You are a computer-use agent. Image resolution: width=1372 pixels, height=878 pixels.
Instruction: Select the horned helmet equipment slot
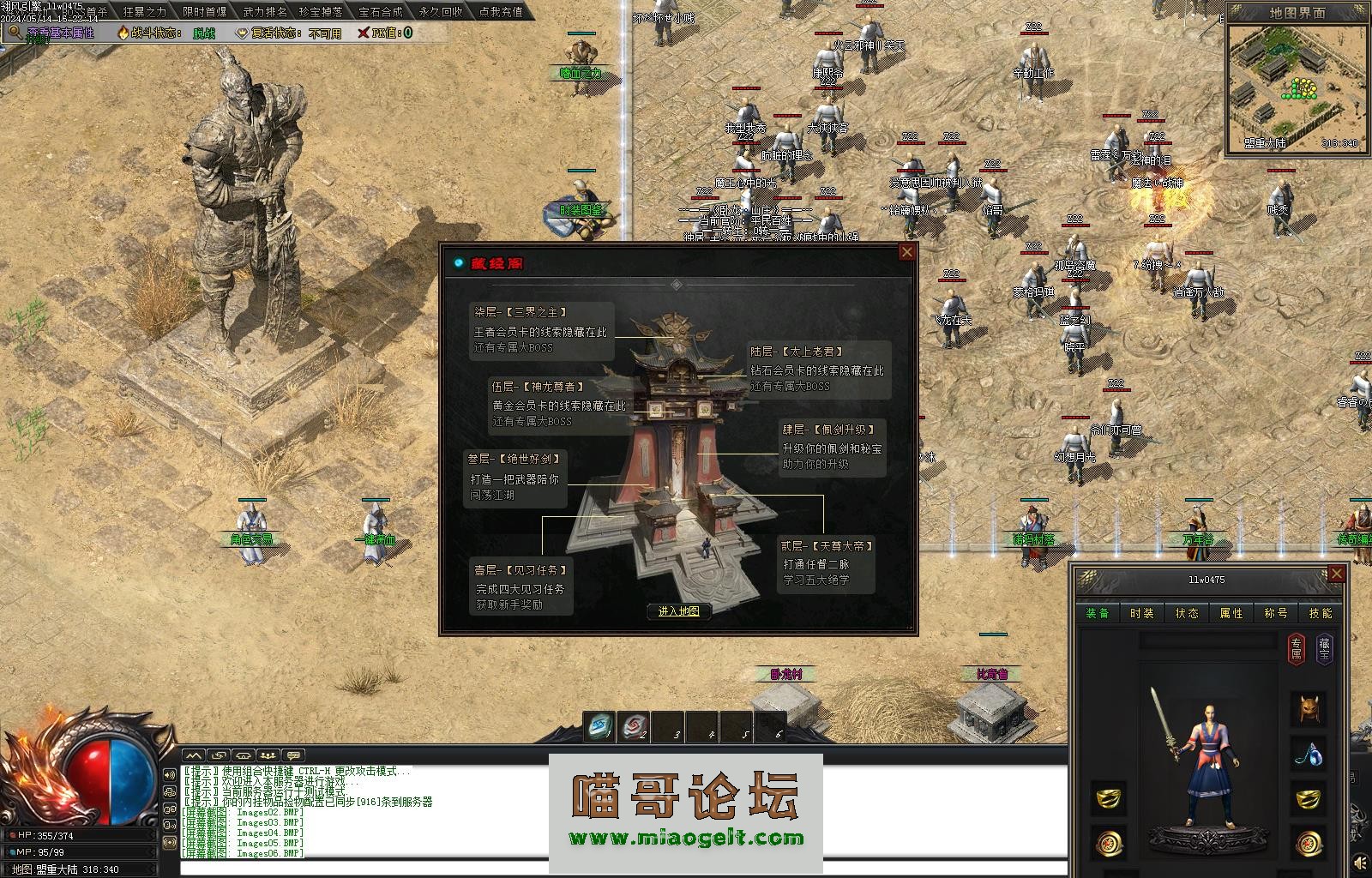(1309, 709)
